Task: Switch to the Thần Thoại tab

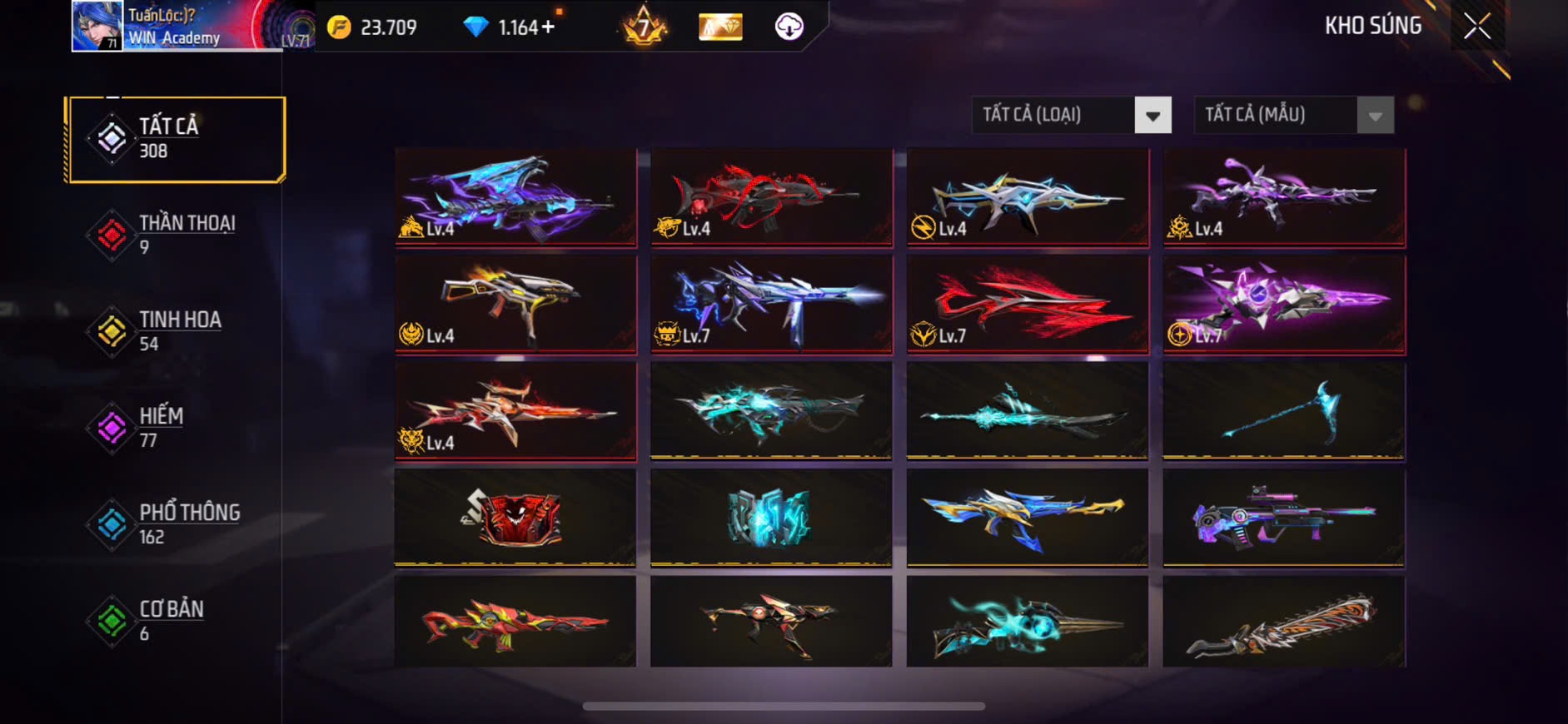Action: pyautogui.click(x=176, y=235)
